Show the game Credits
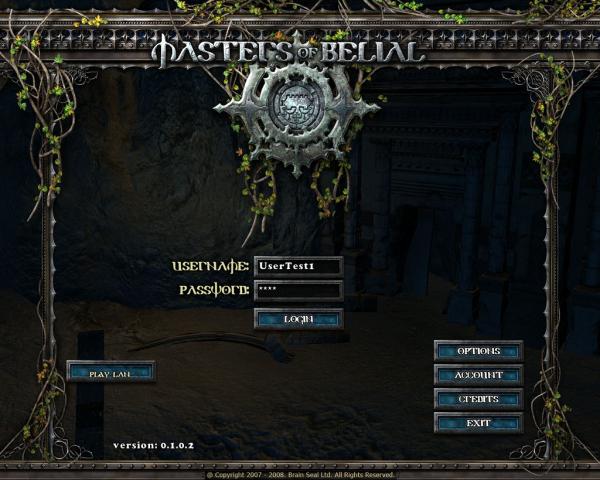The height and width of the screenshot is (480, 600). 478,399
